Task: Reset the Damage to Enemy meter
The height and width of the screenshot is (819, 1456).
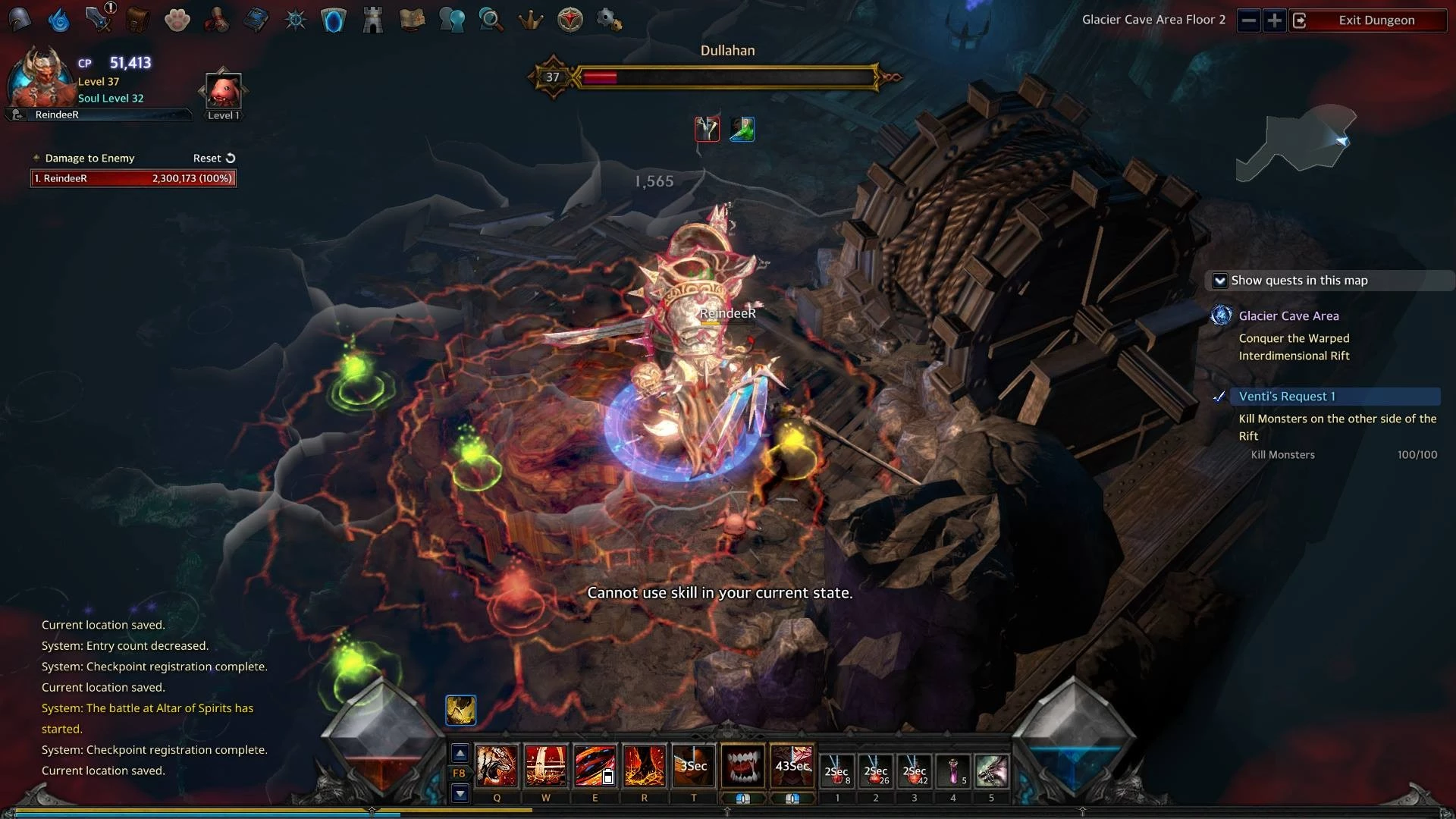Action: point(214,158)
